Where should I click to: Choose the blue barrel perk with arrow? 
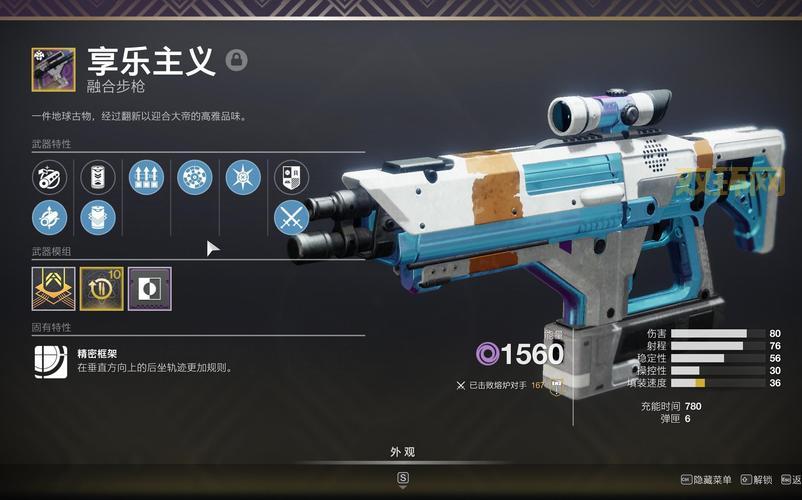tap(49, 216)
